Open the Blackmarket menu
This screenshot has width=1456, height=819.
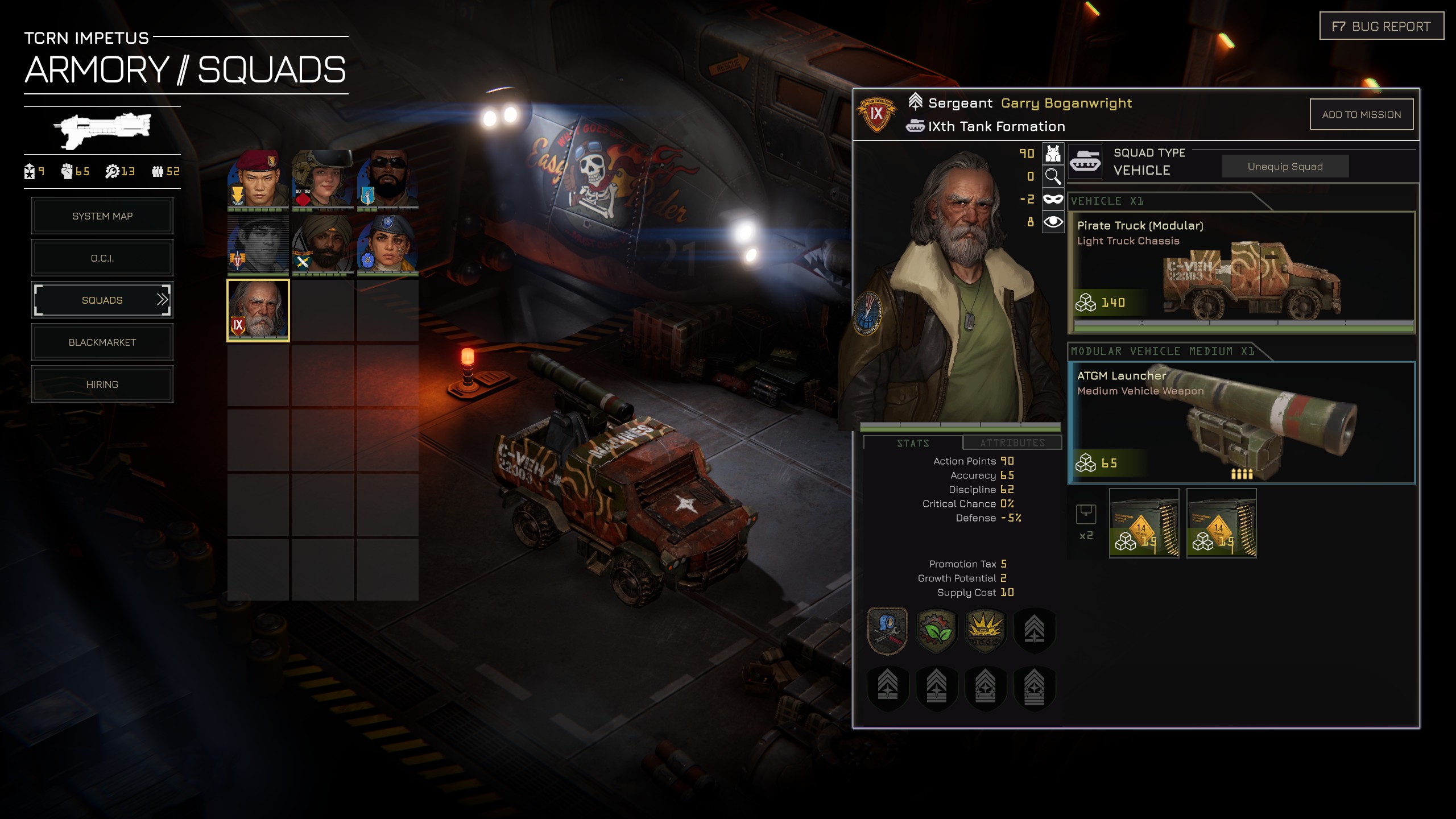coord(102,342)
